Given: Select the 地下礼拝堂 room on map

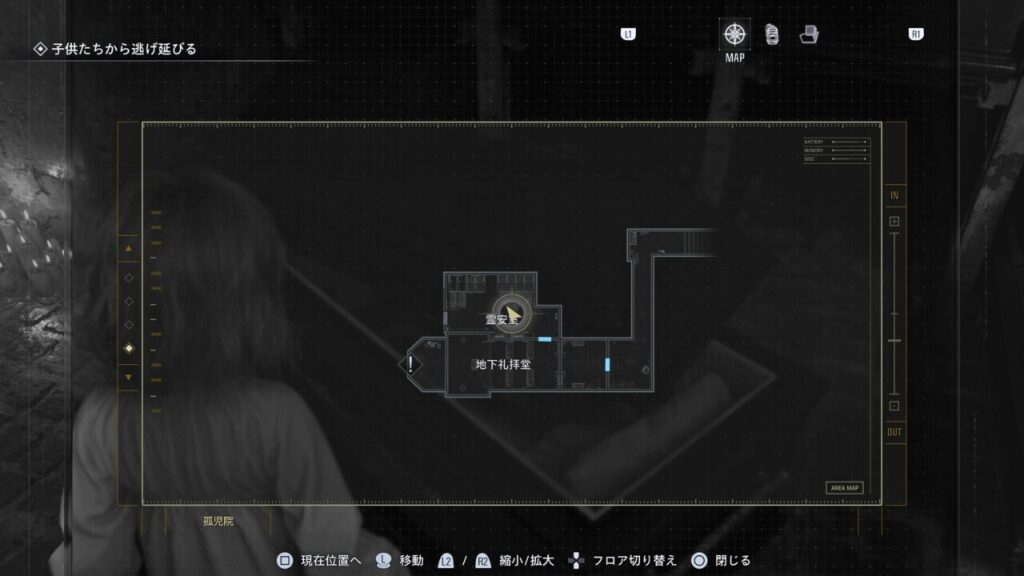Looking at the screenshot, I should click(x=502, y=365).
